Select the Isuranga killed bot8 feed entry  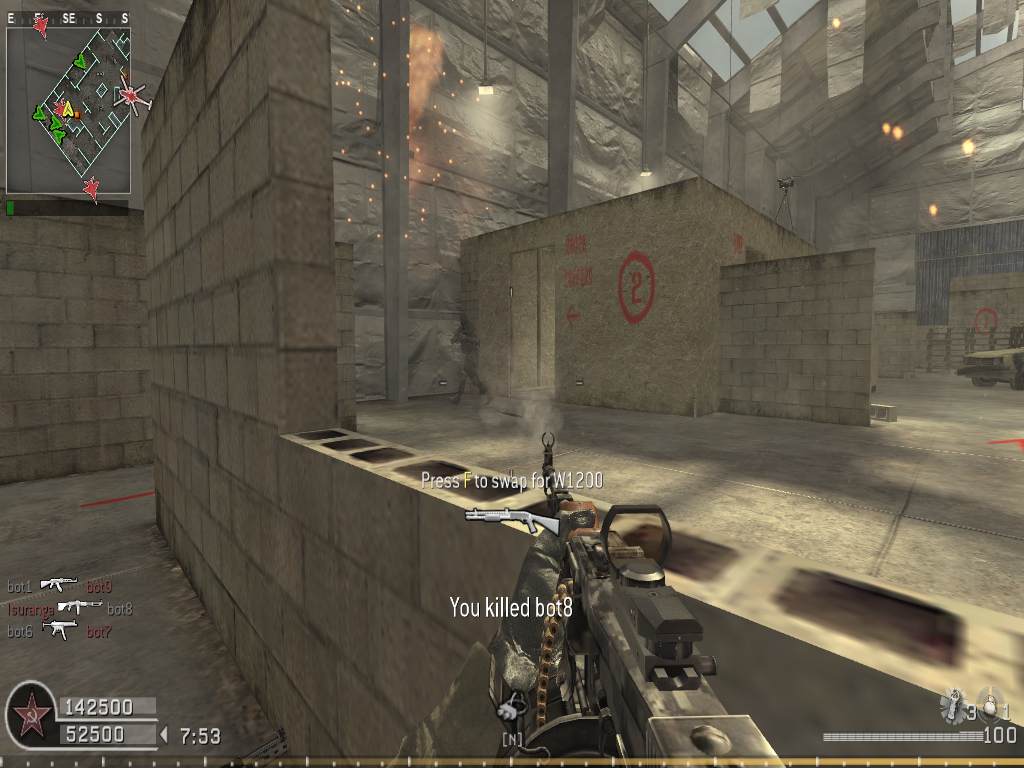pyautogui.click(x=70, y=607)
